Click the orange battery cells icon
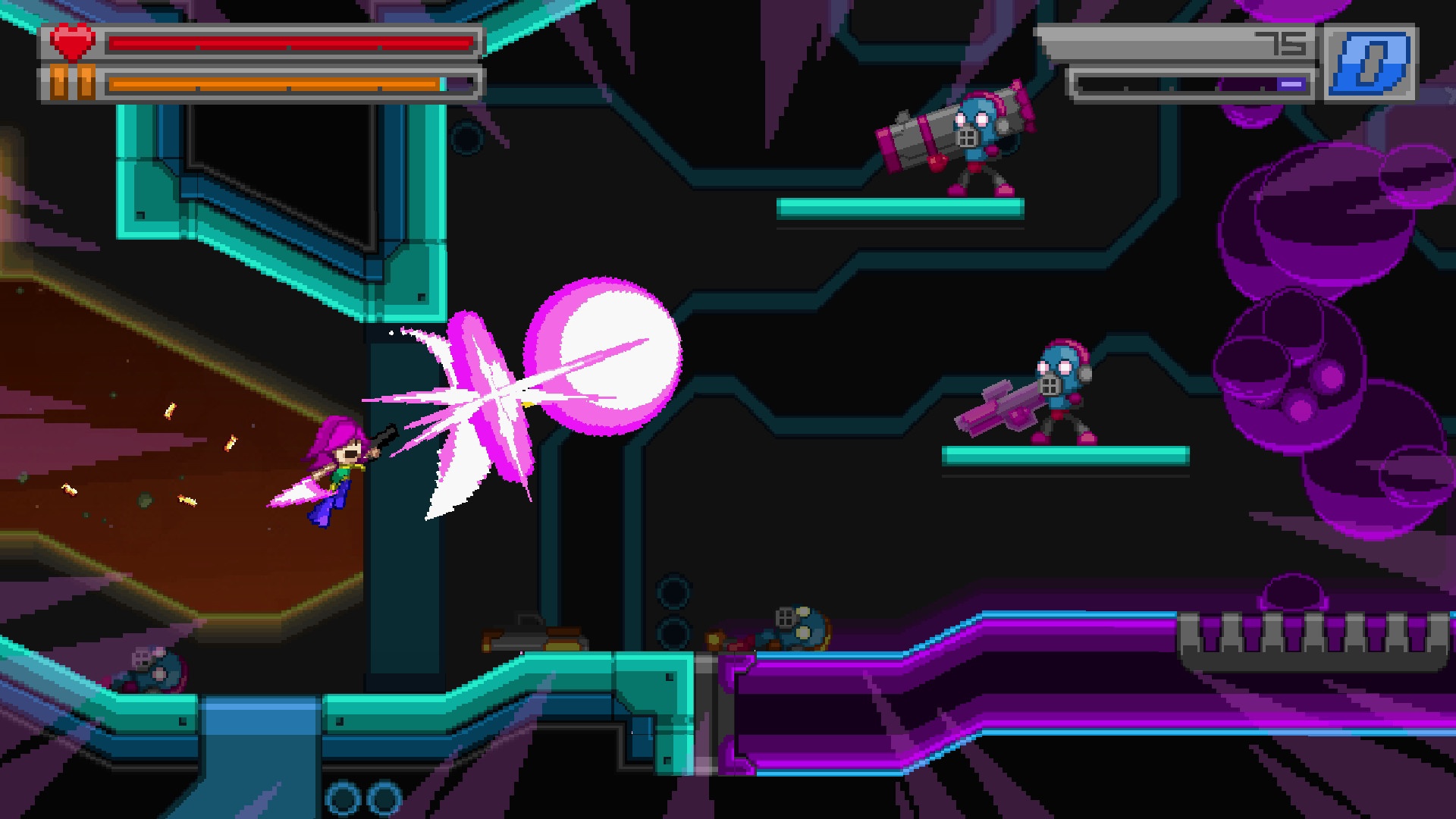Image resolution: width=1456 pixels, height=819 pixels. tap(71, 83)
